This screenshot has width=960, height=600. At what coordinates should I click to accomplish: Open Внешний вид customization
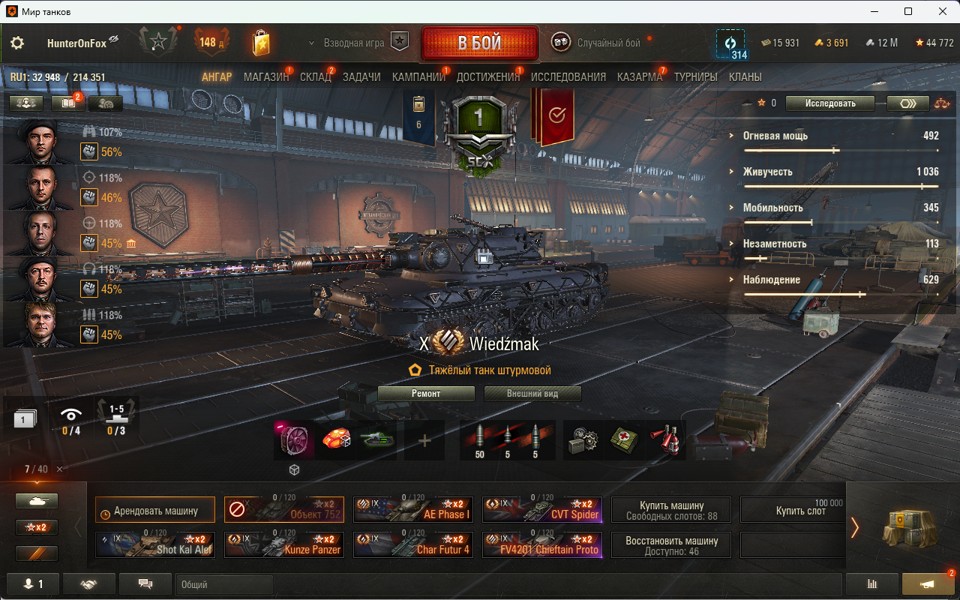532,394
